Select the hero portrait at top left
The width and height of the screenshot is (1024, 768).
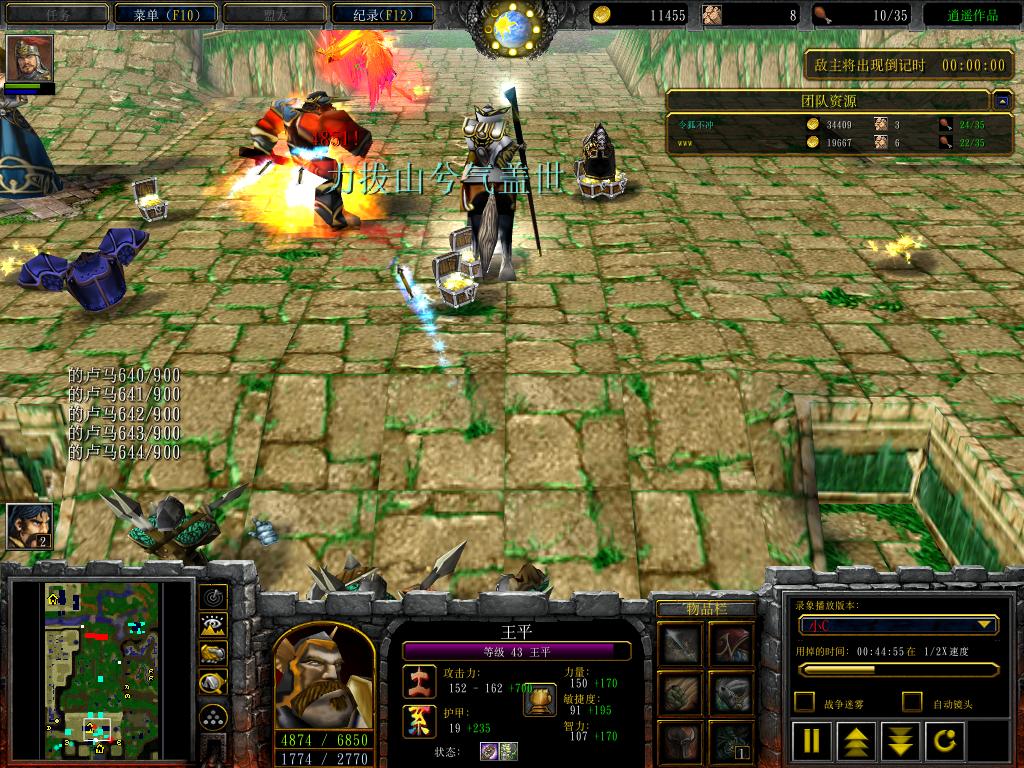(30, 58)
